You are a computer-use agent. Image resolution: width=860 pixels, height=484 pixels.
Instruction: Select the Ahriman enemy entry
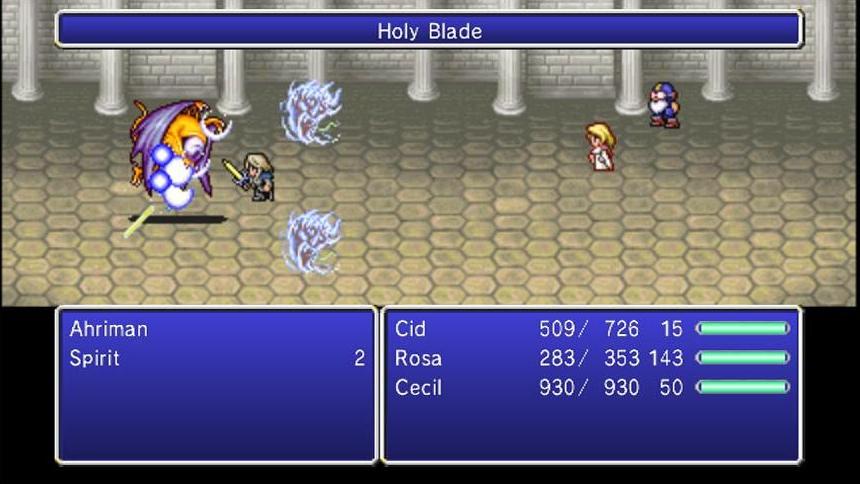108,329
